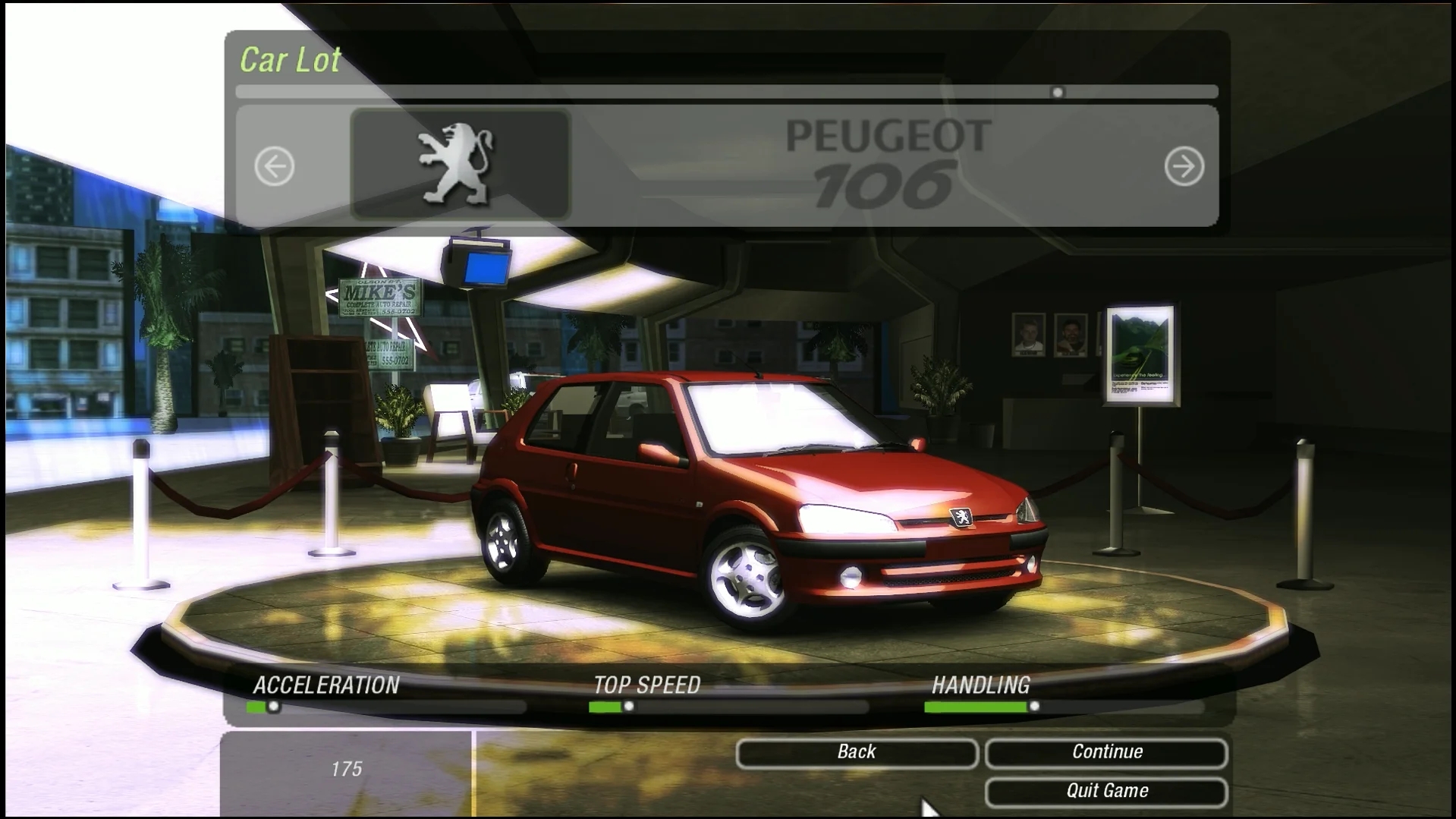Viewport: 1456px width, 819px height.
Task: Show the next car with right arrow
Action: coord(1184,166)
